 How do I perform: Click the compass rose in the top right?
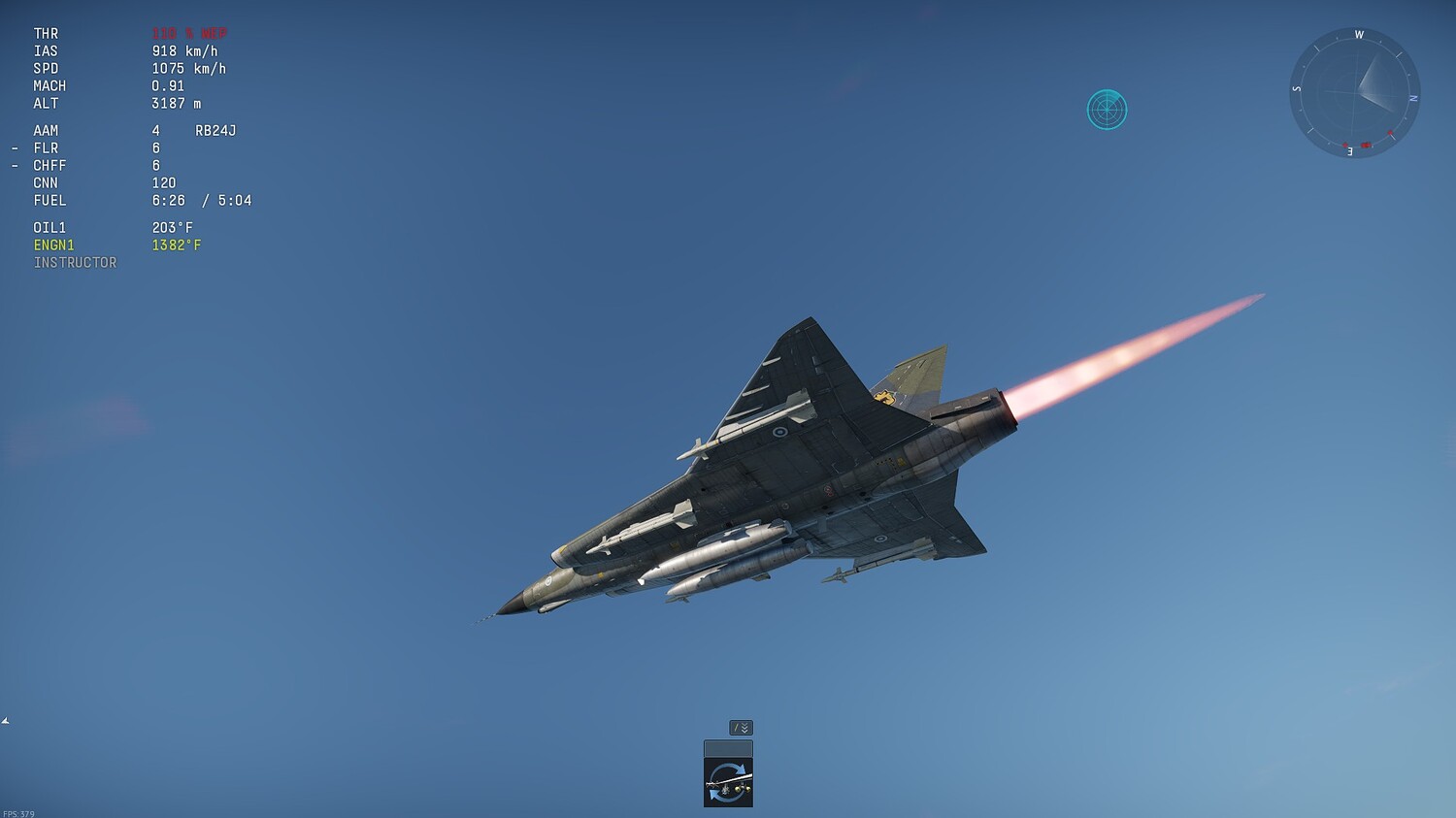1354,94
